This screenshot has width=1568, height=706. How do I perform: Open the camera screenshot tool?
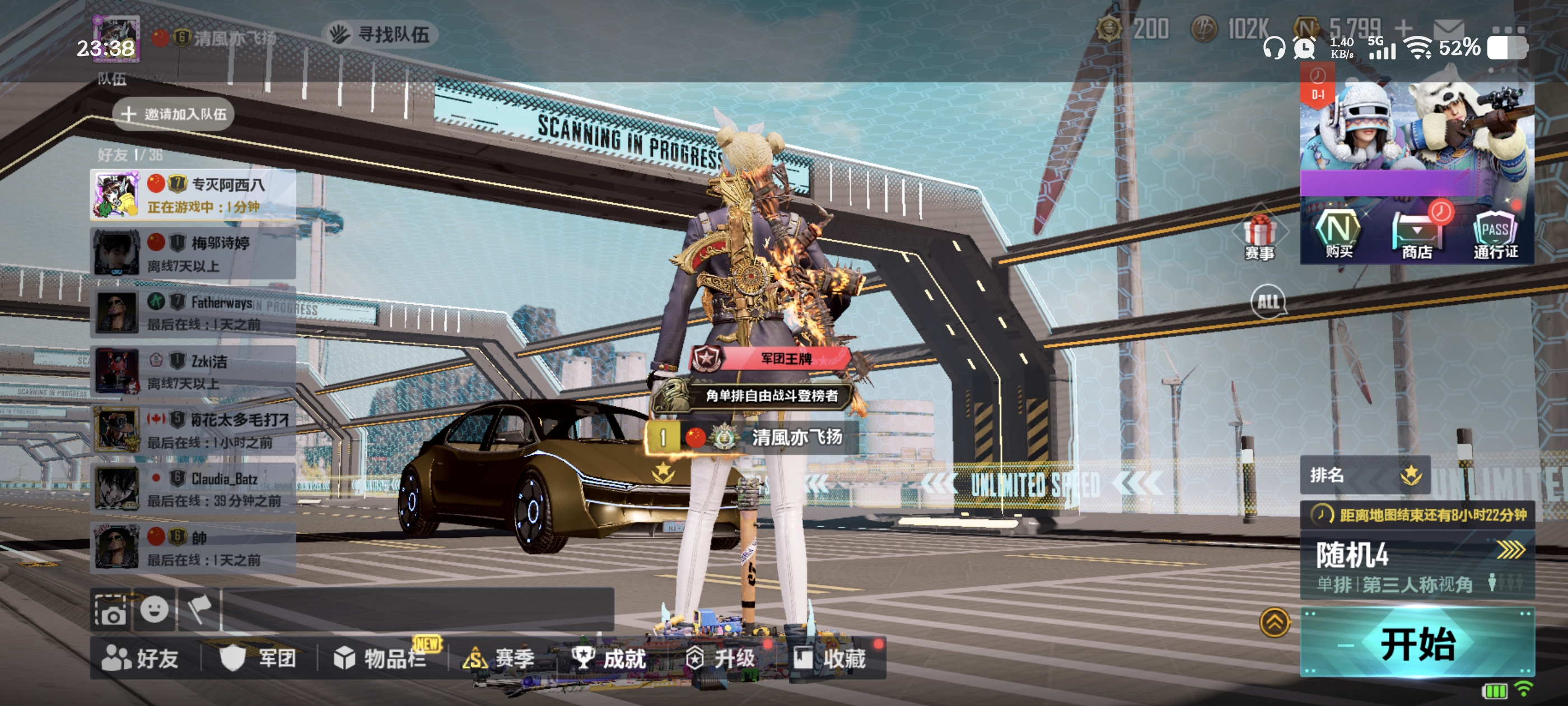[x=111, y=610]
